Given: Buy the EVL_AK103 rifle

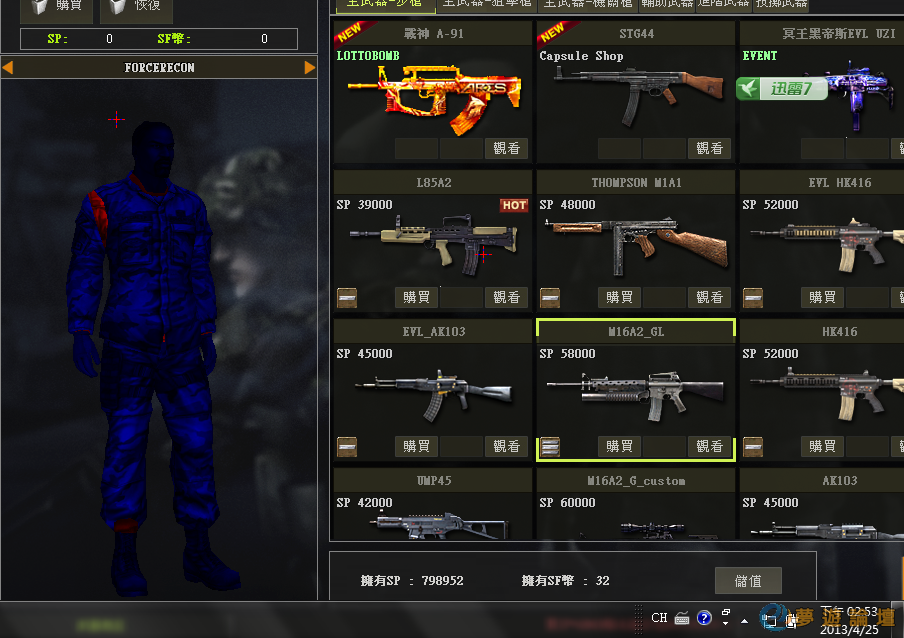Looking at the screenshot, I should point(417,446).
